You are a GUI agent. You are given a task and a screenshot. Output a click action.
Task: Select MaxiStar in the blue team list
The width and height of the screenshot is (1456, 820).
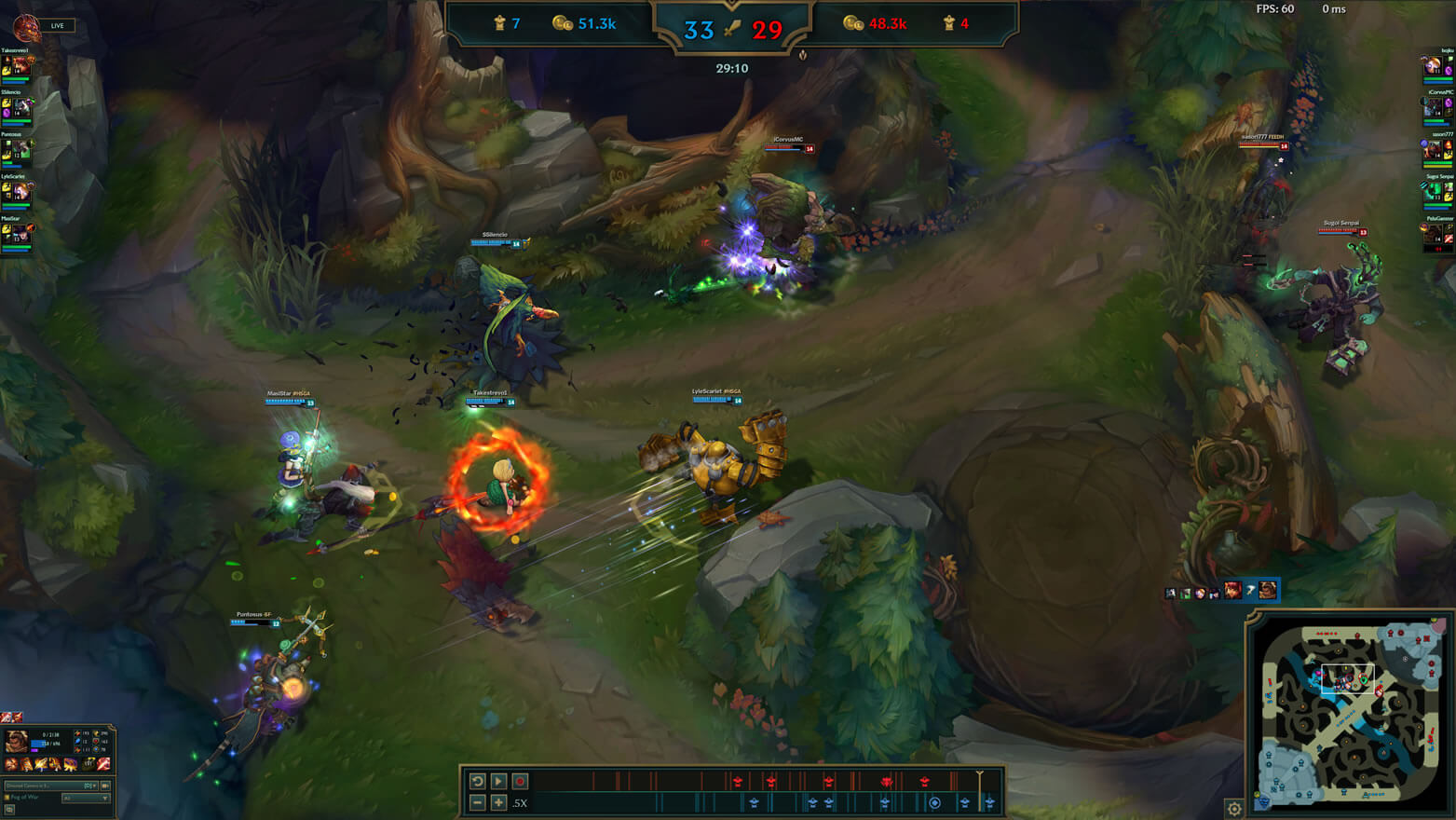(17, 235)
